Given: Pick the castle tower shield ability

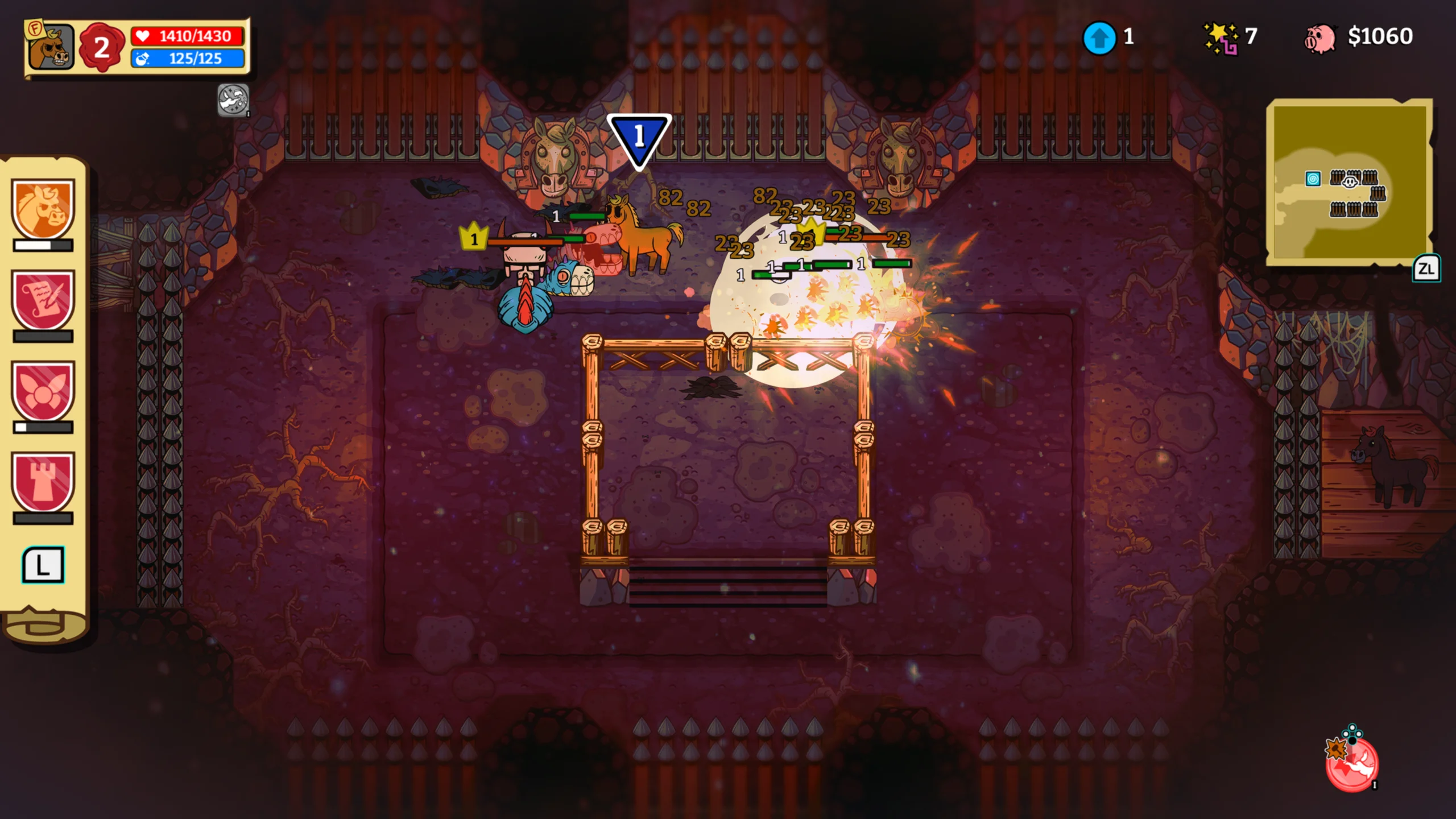Looking at the screenshot, I should (x=43, y=481).
